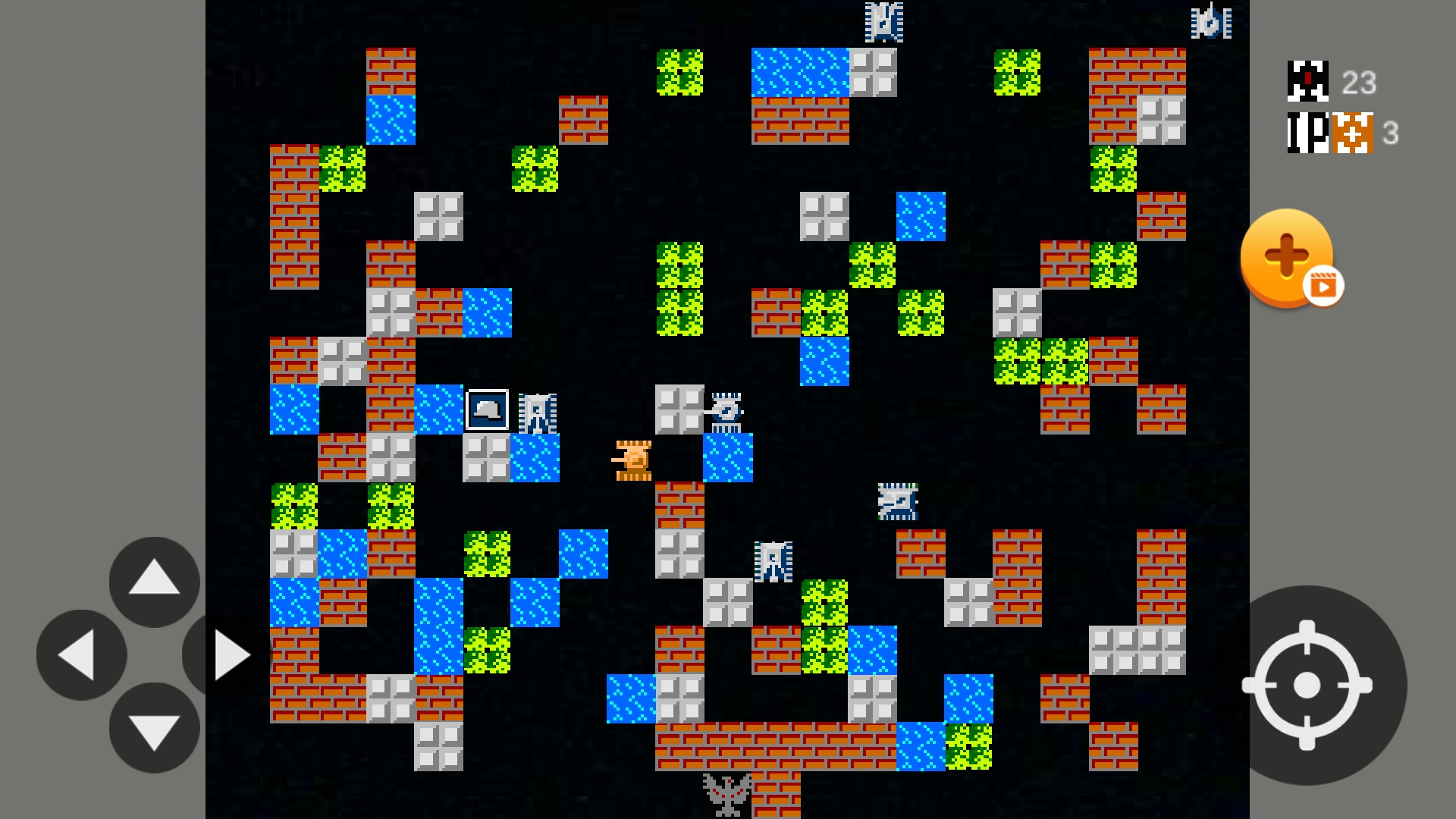
Task: Click the enemy tank right of the map center
Action: (898, 502)
